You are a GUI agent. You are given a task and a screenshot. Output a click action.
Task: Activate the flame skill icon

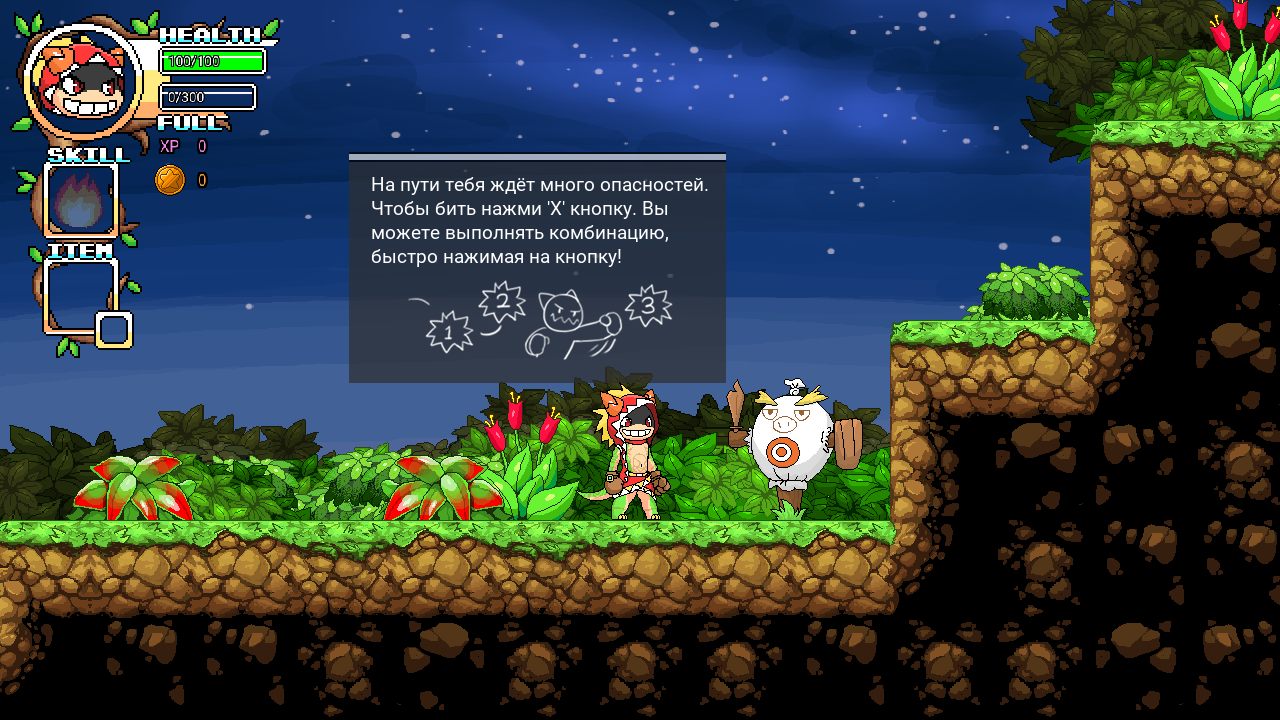point(81,200)
